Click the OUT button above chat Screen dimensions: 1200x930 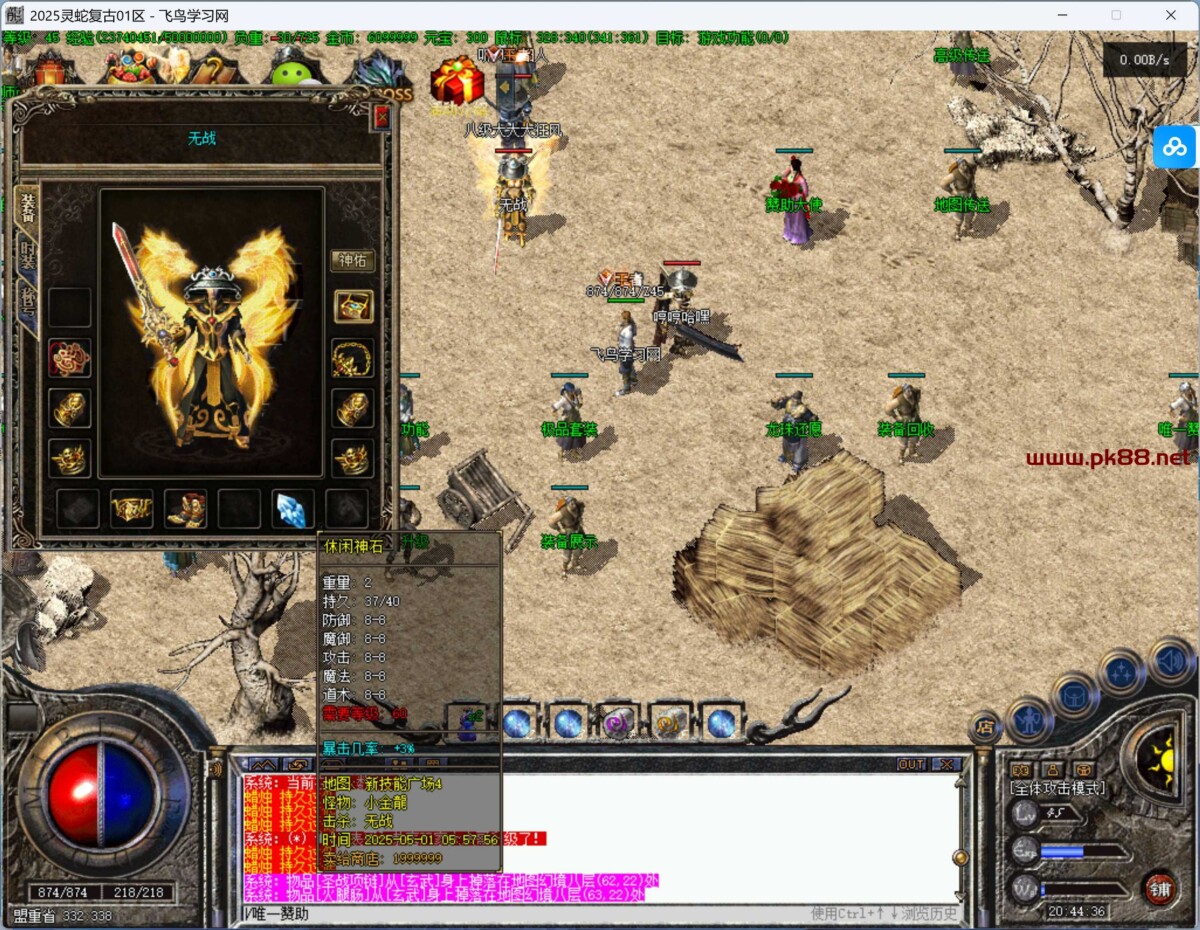point(911,764)
